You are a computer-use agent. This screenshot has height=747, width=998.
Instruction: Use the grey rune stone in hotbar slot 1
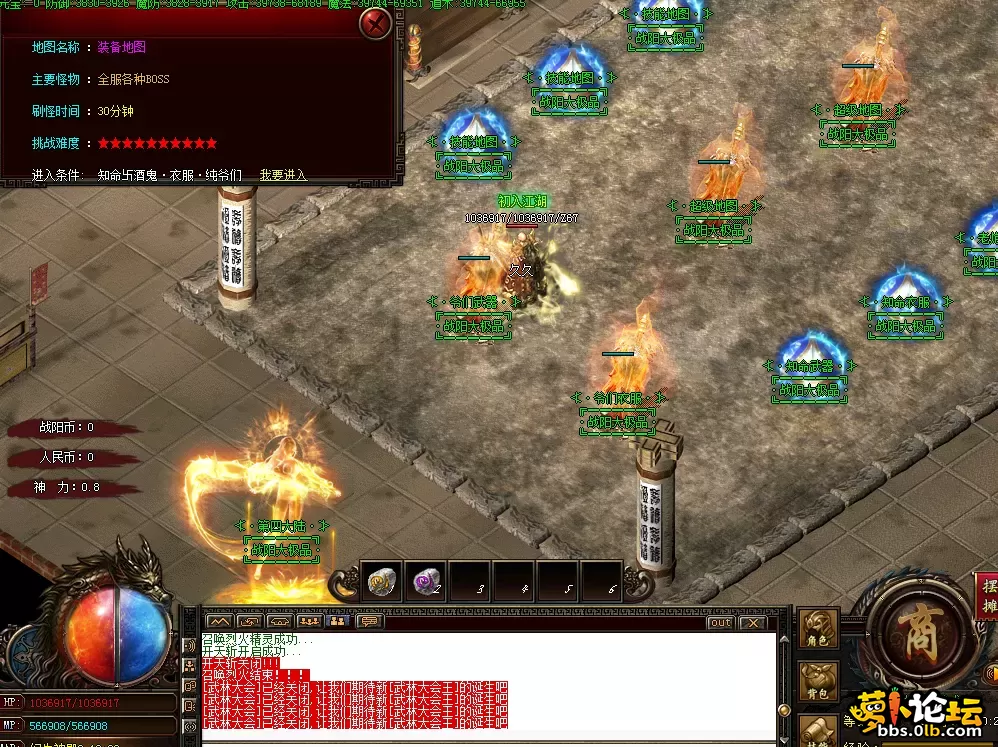[382, 581]
